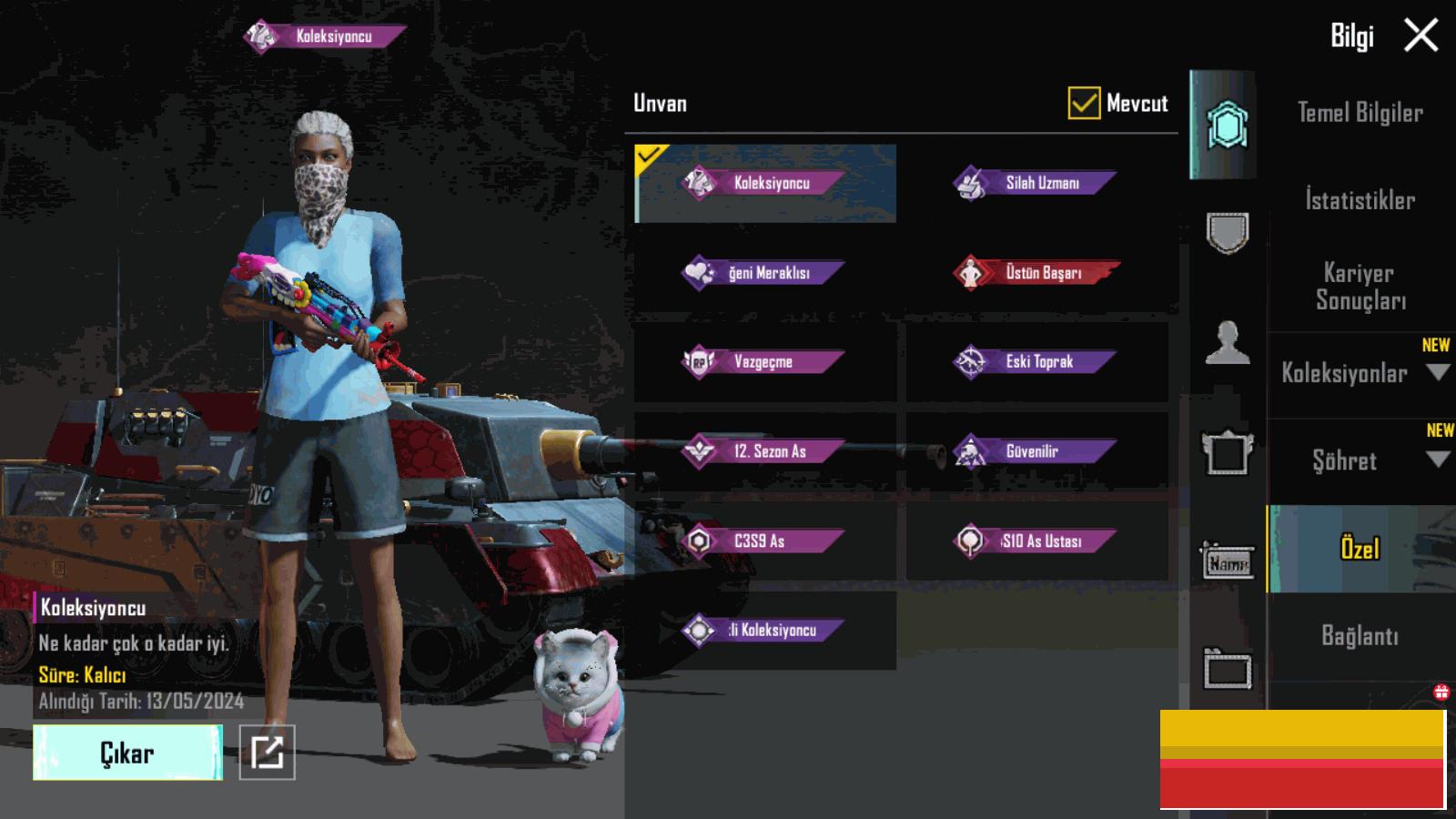Click the Çıkar remove button
The width and height of the screenshot is (1456, 819).
tap(127, 753)
